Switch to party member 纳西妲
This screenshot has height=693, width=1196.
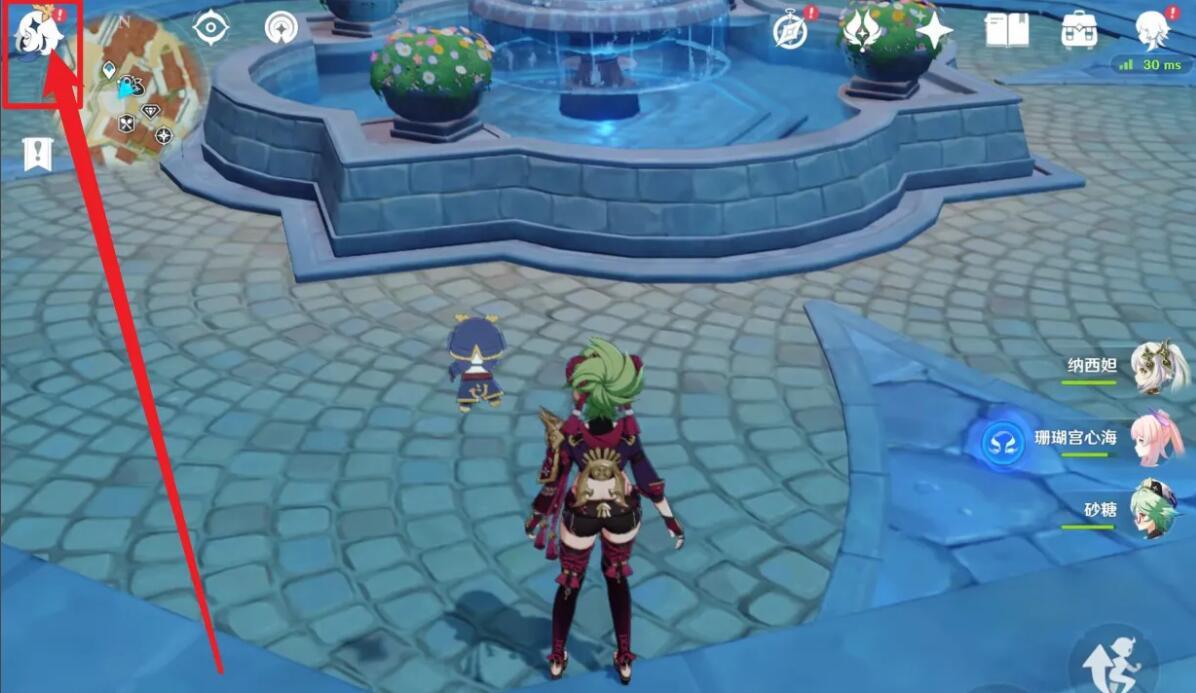pyautogui.click(x=1157, y=367)
